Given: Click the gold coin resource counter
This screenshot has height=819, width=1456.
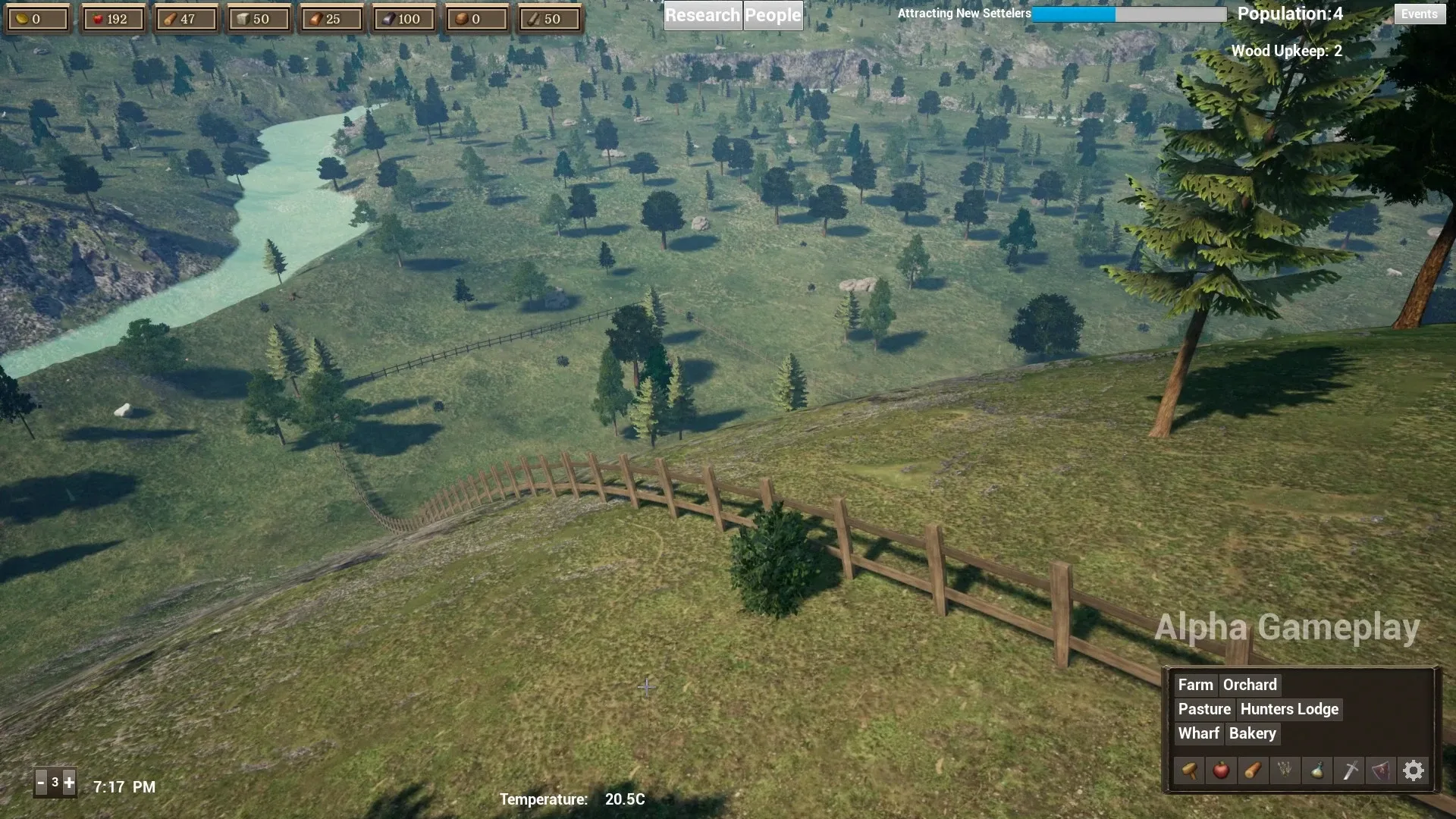Looking at the screenshot, I should [37, 17].
